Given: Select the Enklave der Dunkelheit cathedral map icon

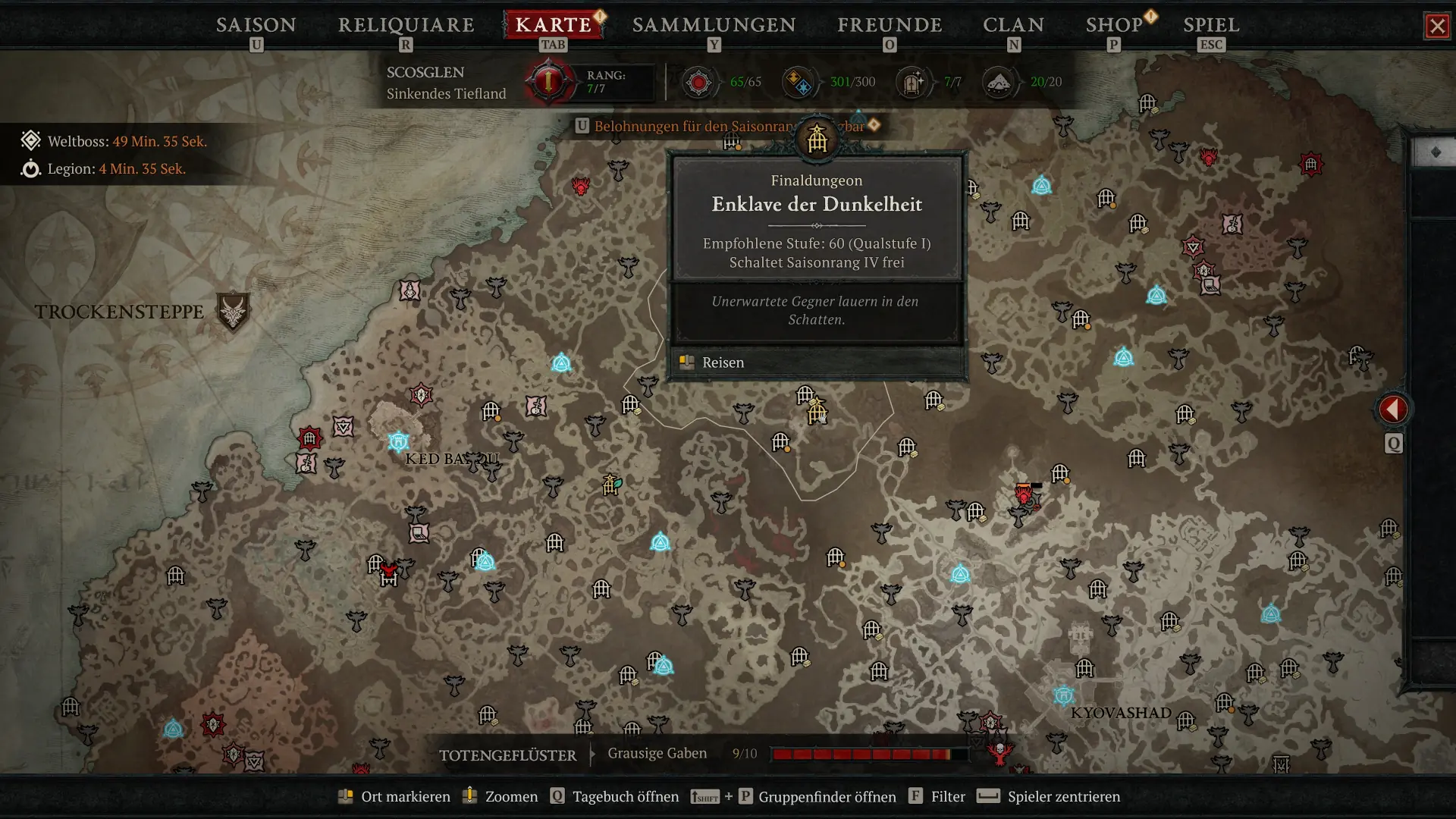Looking at the screenshot, I should click(x=817, y=138).
